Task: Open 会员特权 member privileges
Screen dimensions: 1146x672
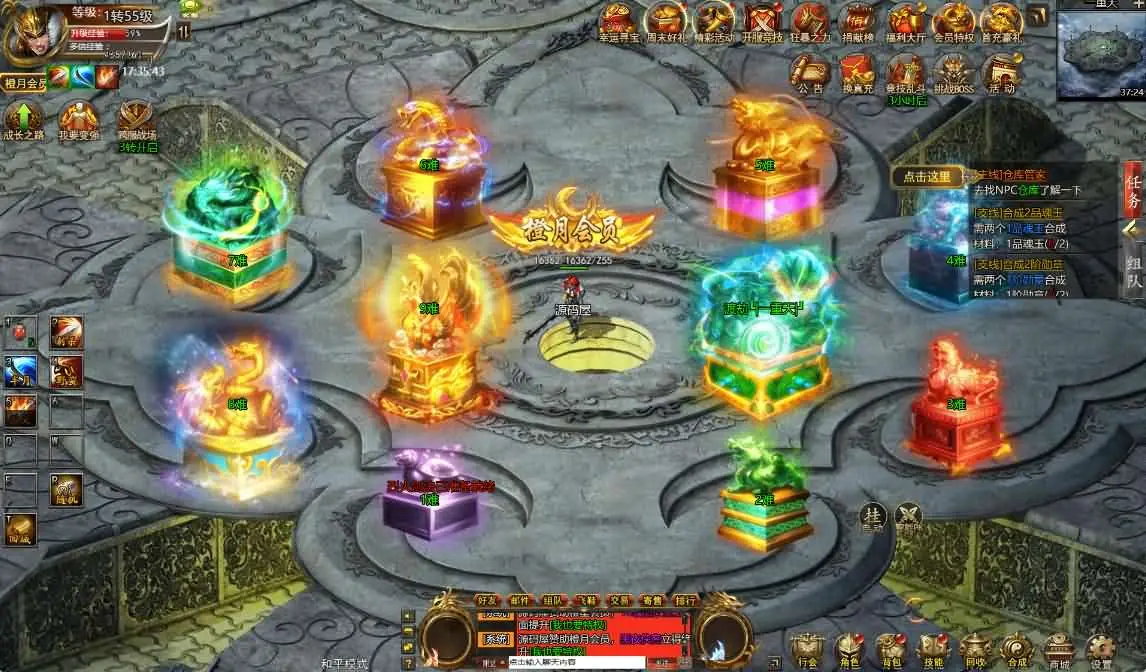Action: click(953, 22)
